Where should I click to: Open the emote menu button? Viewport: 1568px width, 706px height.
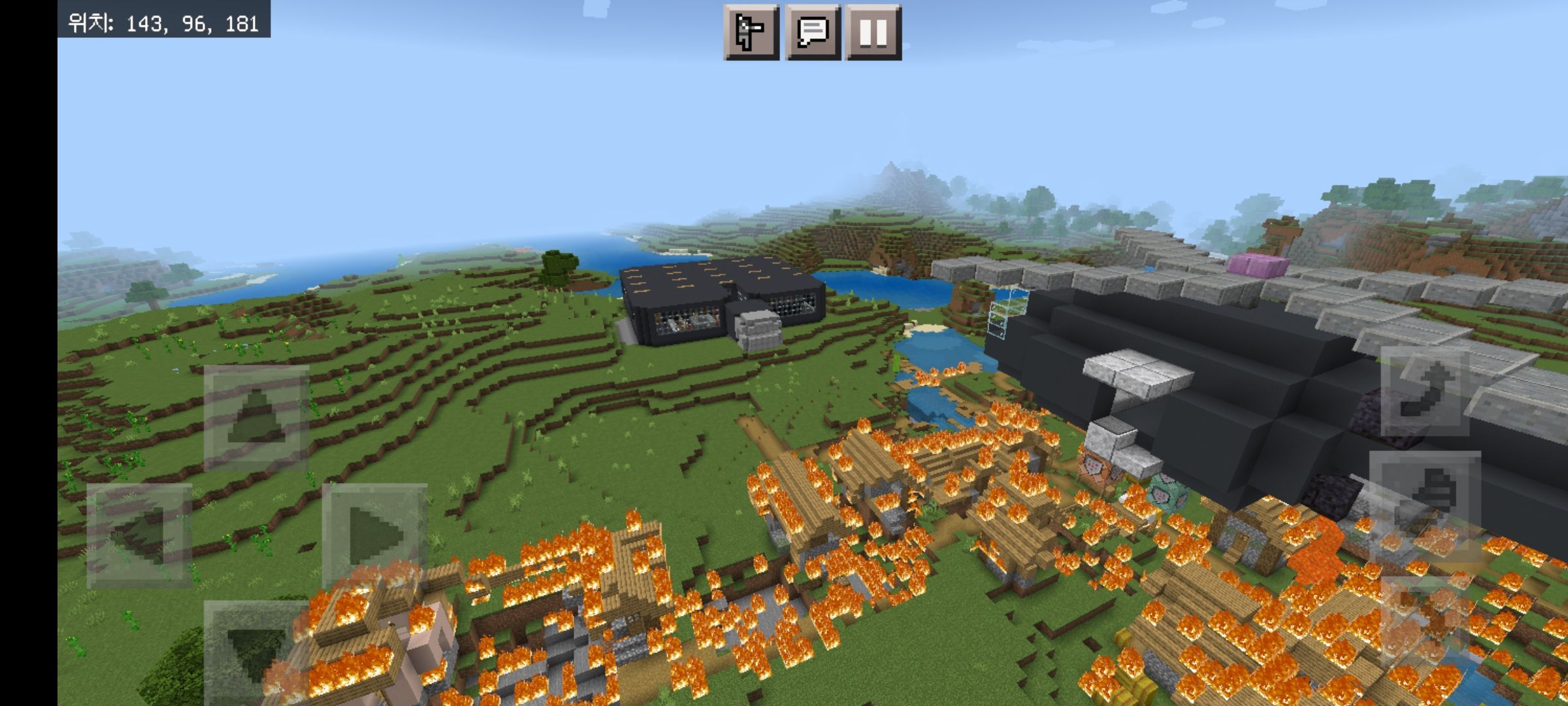click(x=751, y=33)
